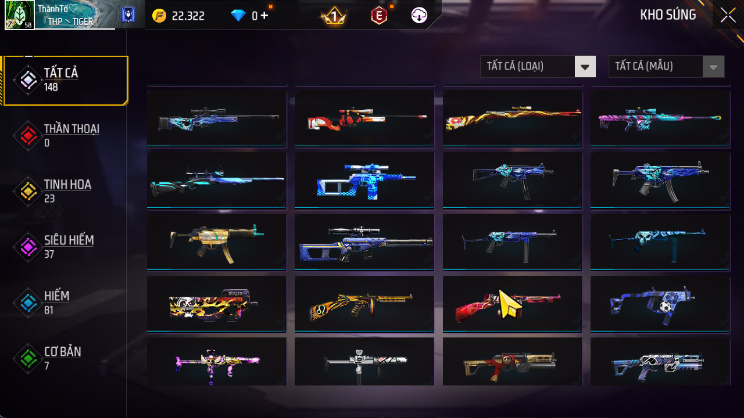The image size is (744, 418).
Task: Open the Thần Thoại rarity tab
Action: pos(66,135)
